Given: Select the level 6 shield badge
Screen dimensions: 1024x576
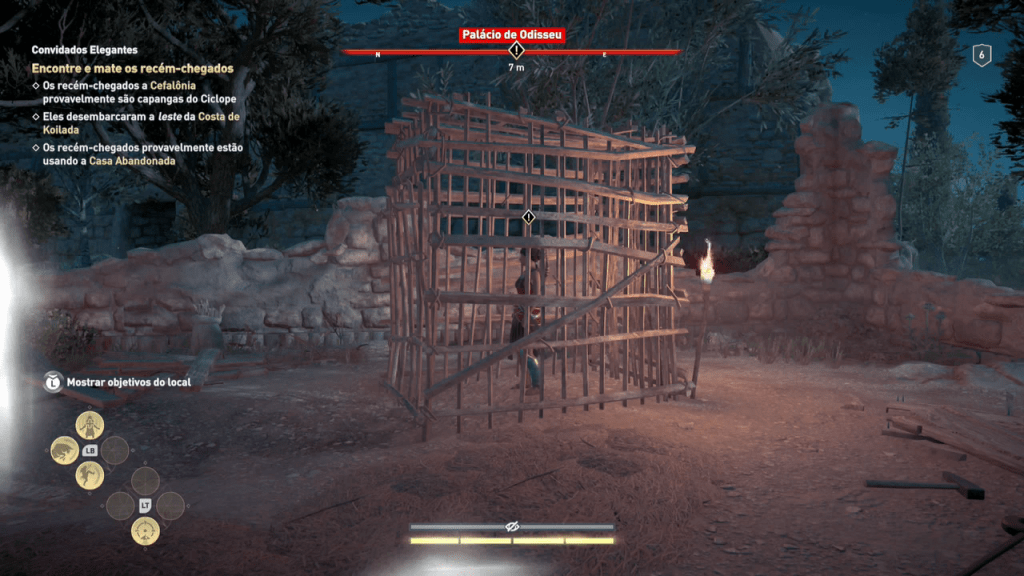Looking at the screenshot, I should pyautogui.click(x=981, y=56).
